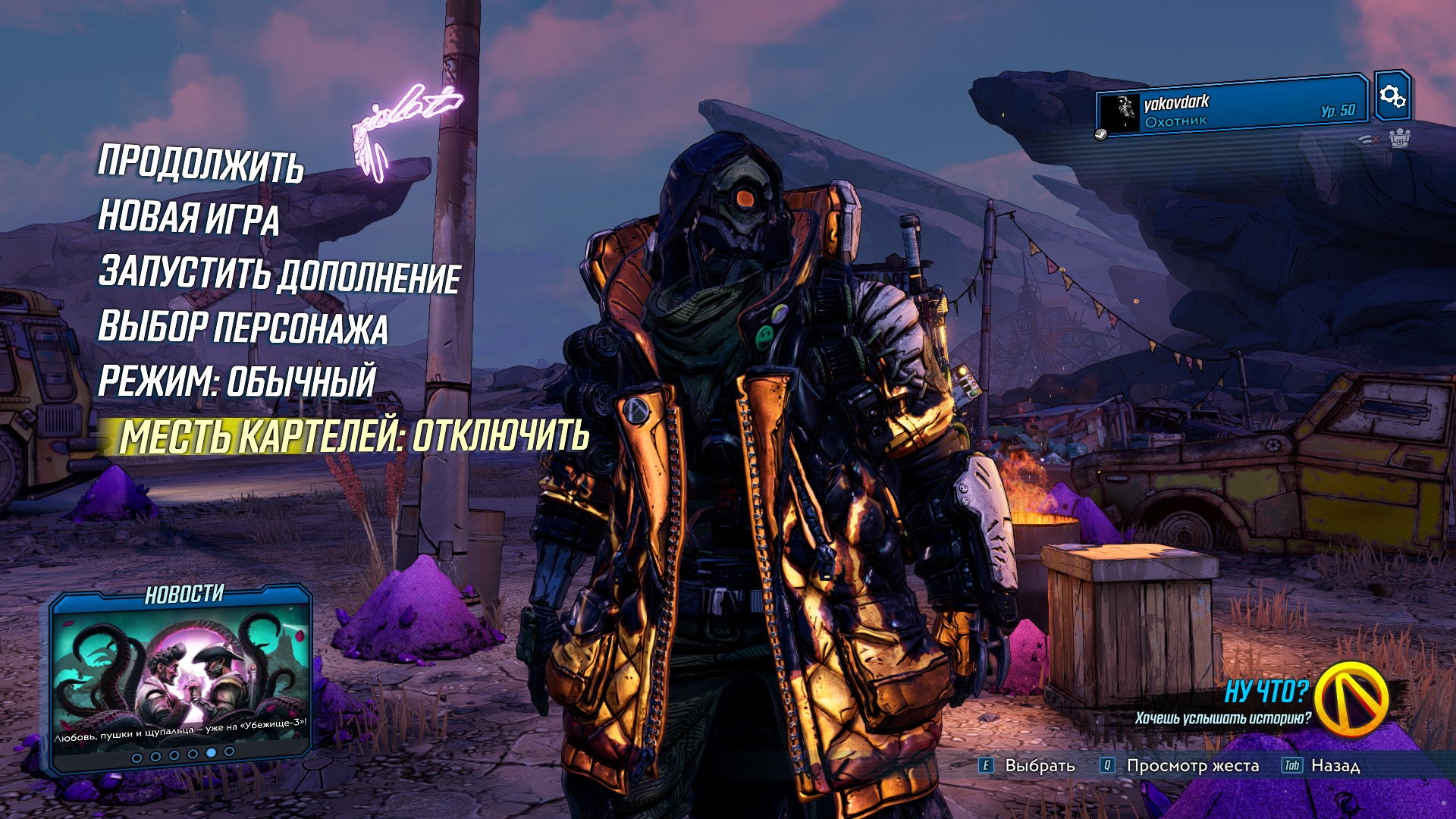1456x819 pixels.
Task: Open the yakovdark player profile card
Action: click(1232, 109)
